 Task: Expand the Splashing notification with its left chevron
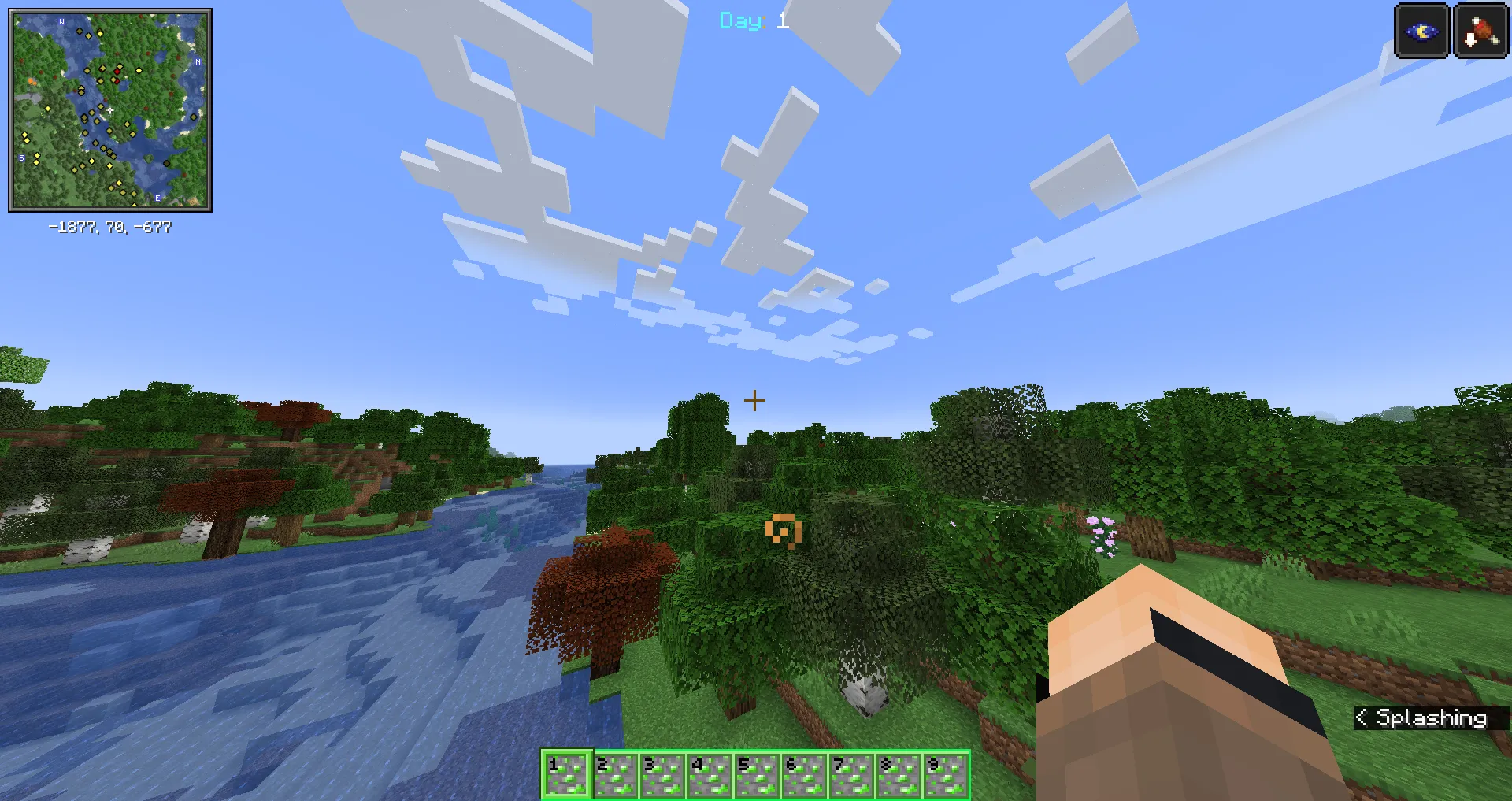pos(1361,718)
